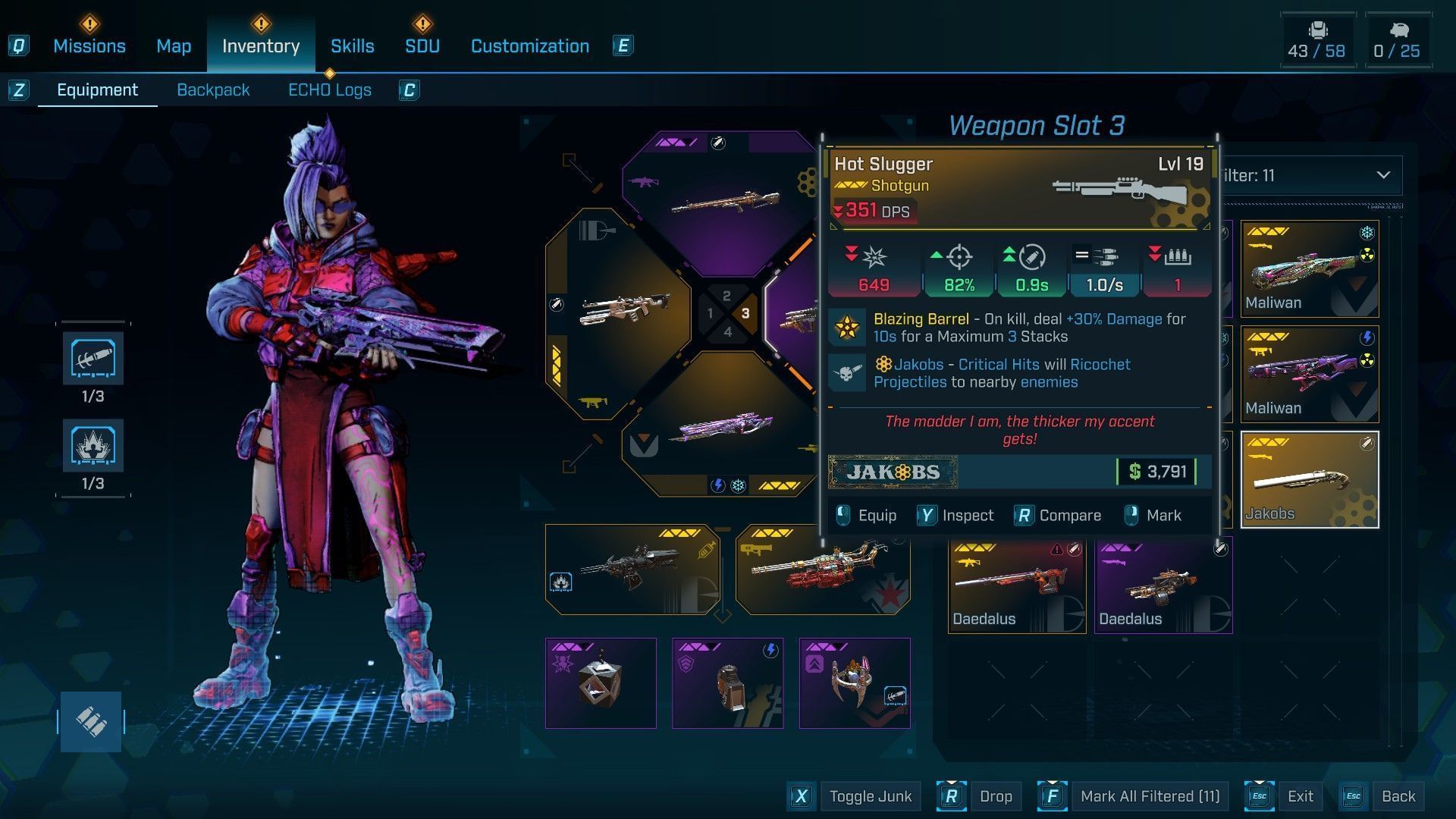
Task: Switch to the Map tab
Action: [174, 46]
